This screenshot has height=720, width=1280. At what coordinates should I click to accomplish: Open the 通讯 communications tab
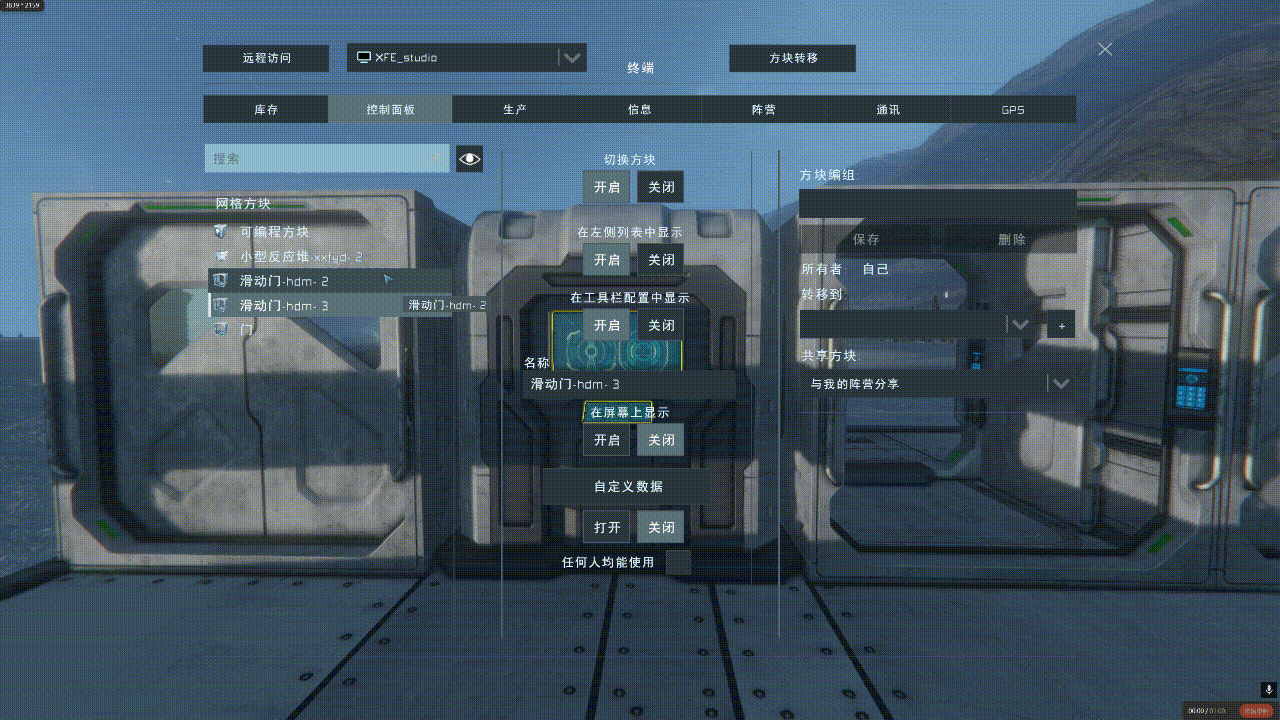[888, 110]
